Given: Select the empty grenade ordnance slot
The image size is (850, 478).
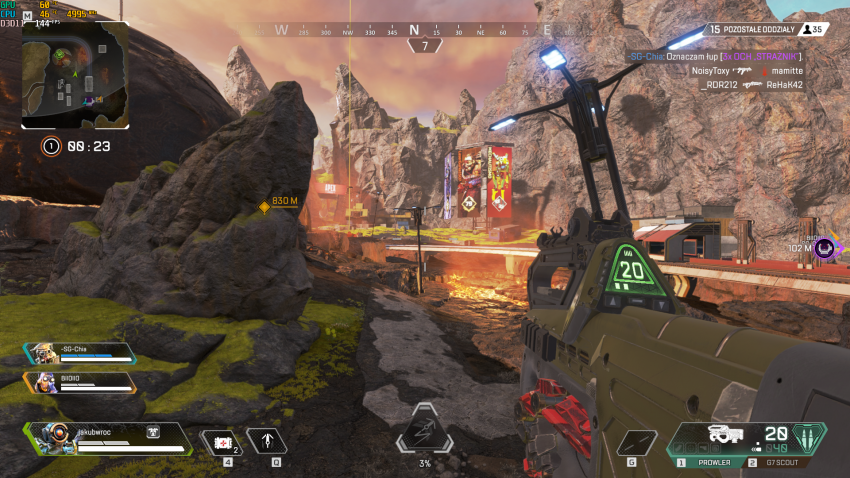Looking at the screenshot, I should (636, 442).
